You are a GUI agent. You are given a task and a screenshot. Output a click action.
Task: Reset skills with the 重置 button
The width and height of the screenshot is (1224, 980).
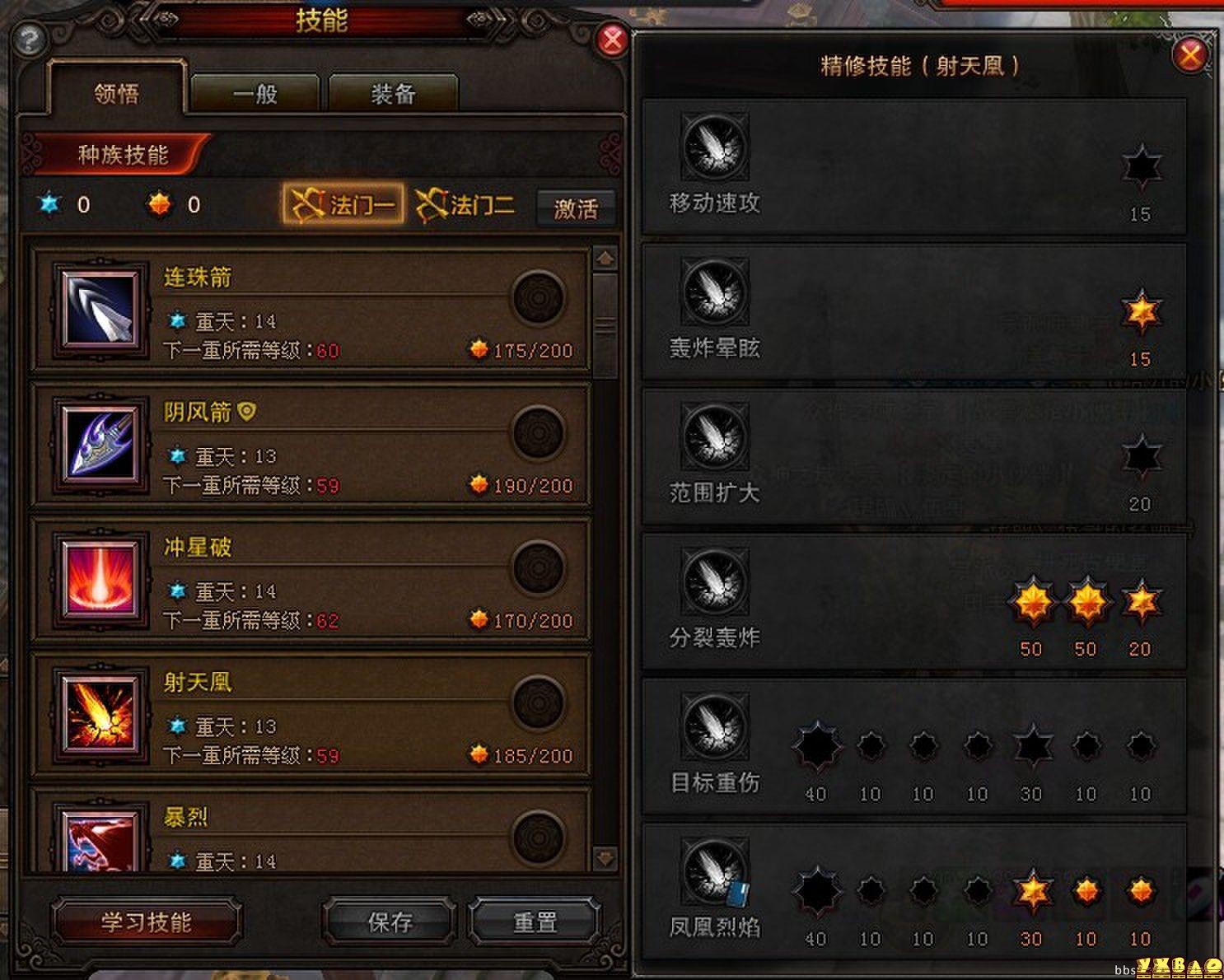coord(535,922)
